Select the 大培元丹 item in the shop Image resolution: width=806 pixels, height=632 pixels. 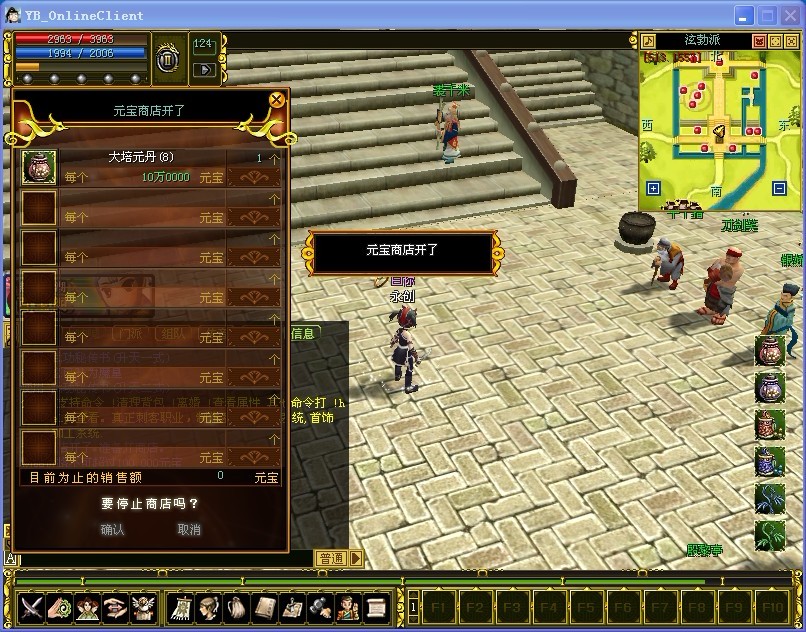[x=39, y=167]
